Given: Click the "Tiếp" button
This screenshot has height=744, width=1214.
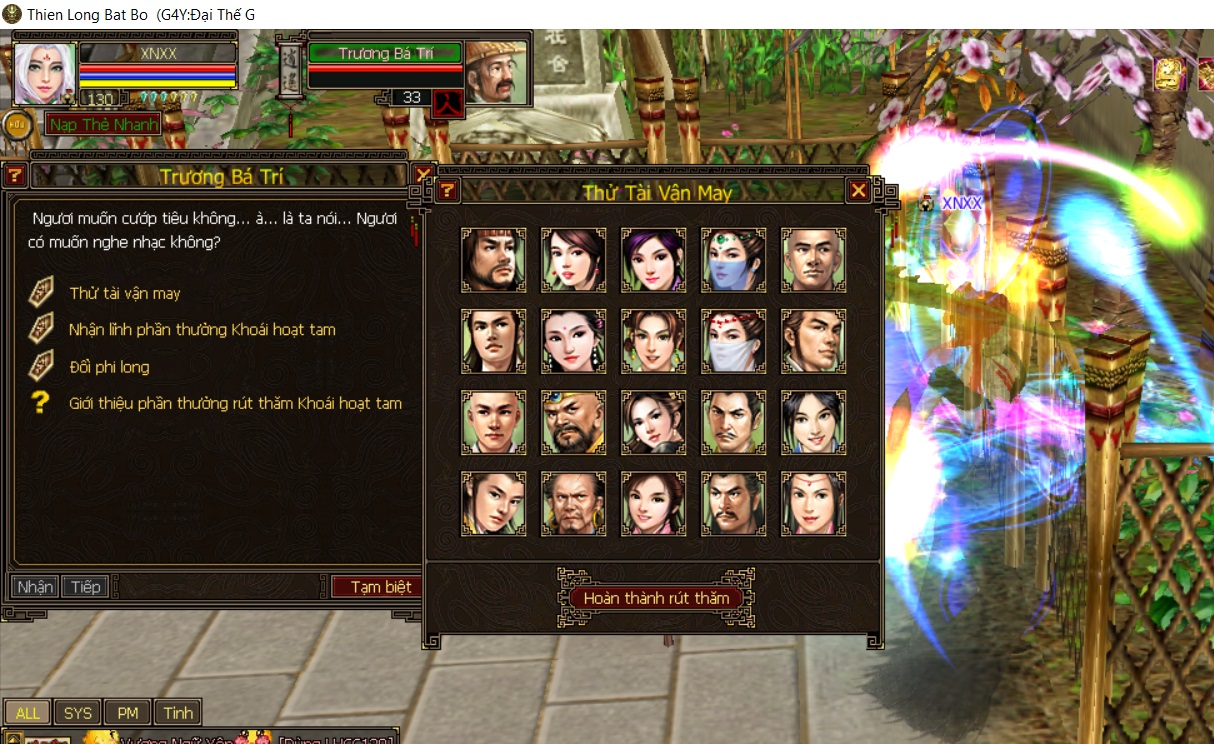Looking at the screenshot, I should [x=86, y=587].
